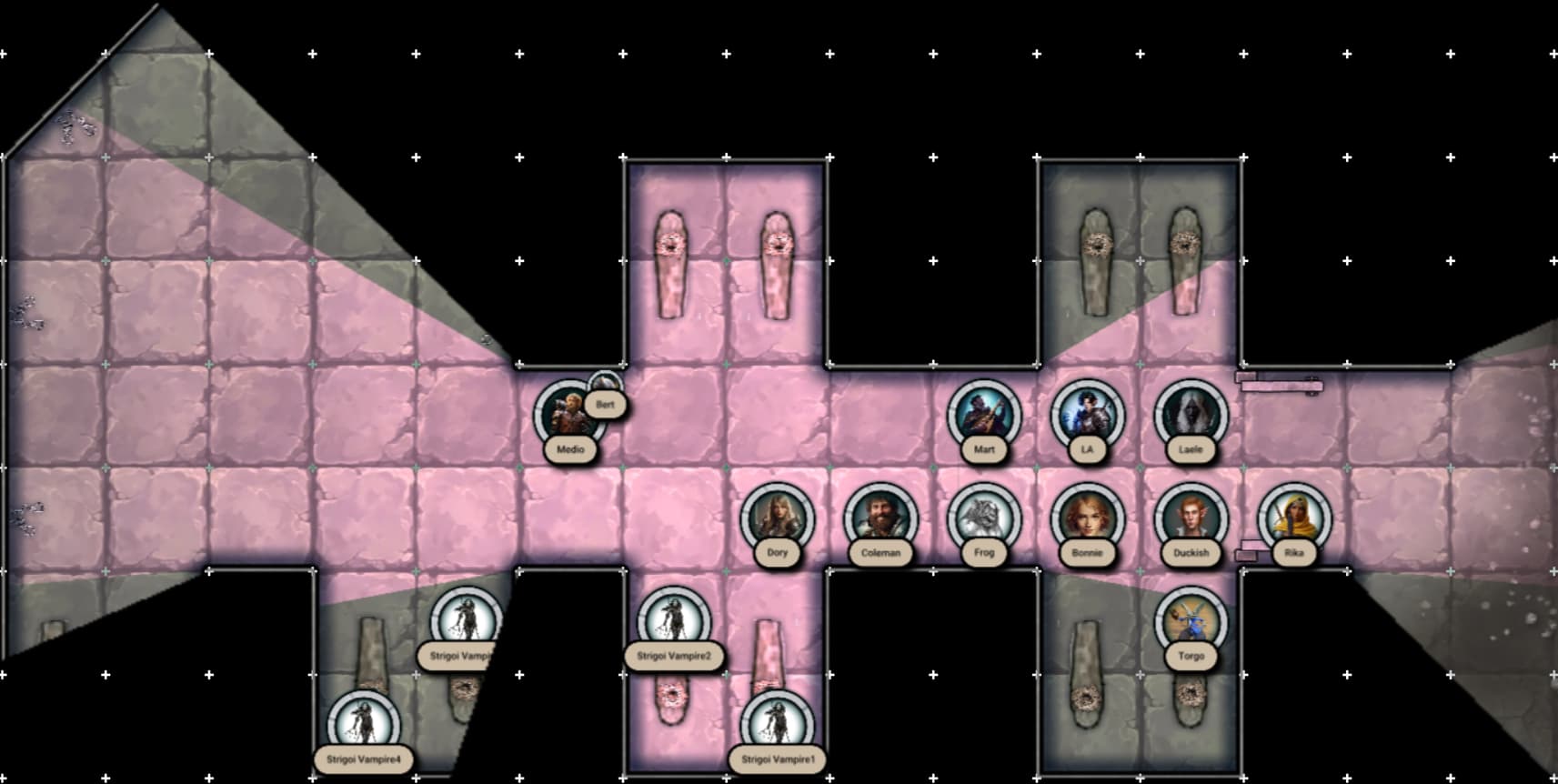Choose the Duckish token
The height and width of the screenshot is (784, 1558).
point(1191,518)
